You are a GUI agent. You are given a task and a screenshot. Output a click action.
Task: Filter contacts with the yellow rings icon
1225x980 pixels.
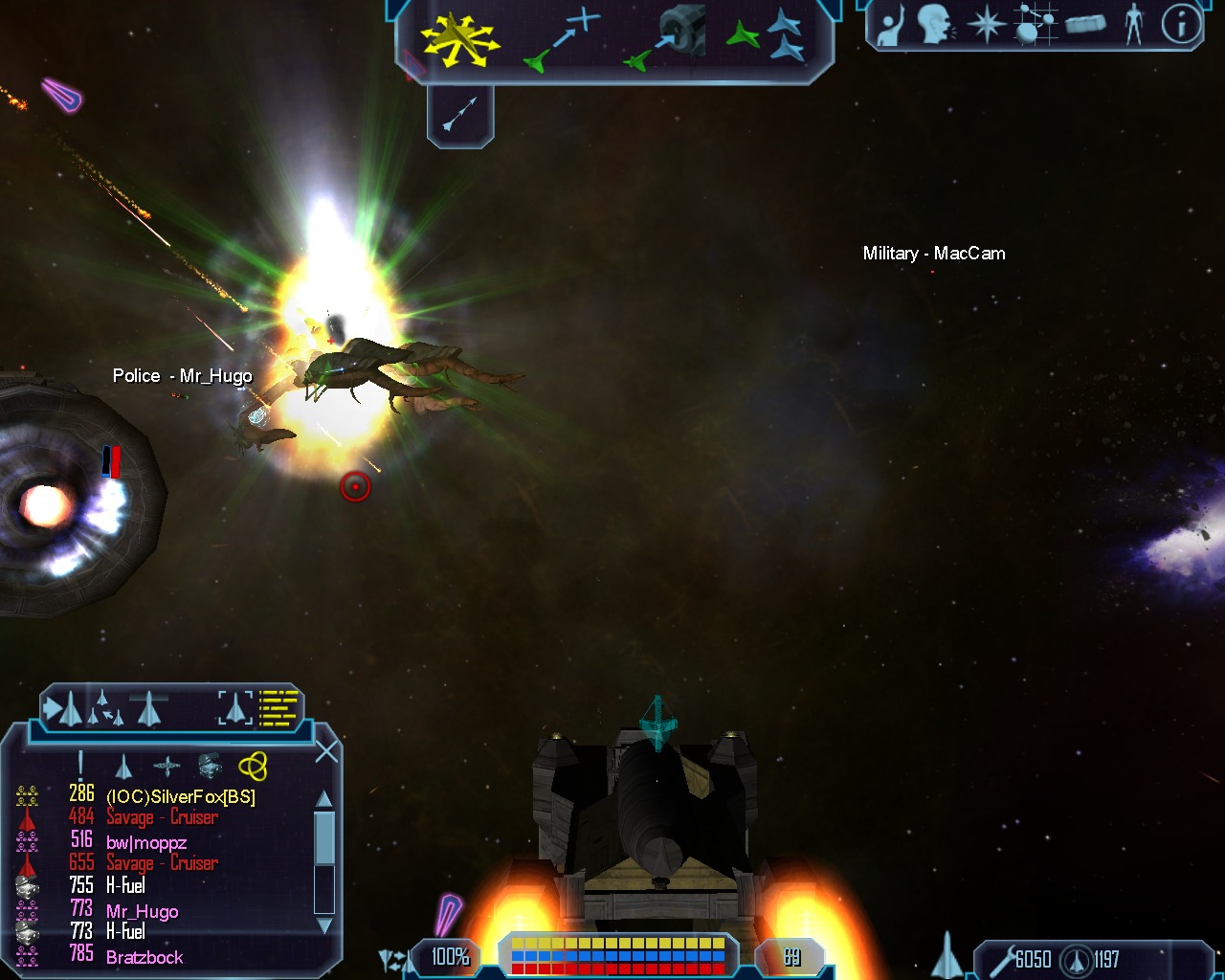[x=253, y=766]
